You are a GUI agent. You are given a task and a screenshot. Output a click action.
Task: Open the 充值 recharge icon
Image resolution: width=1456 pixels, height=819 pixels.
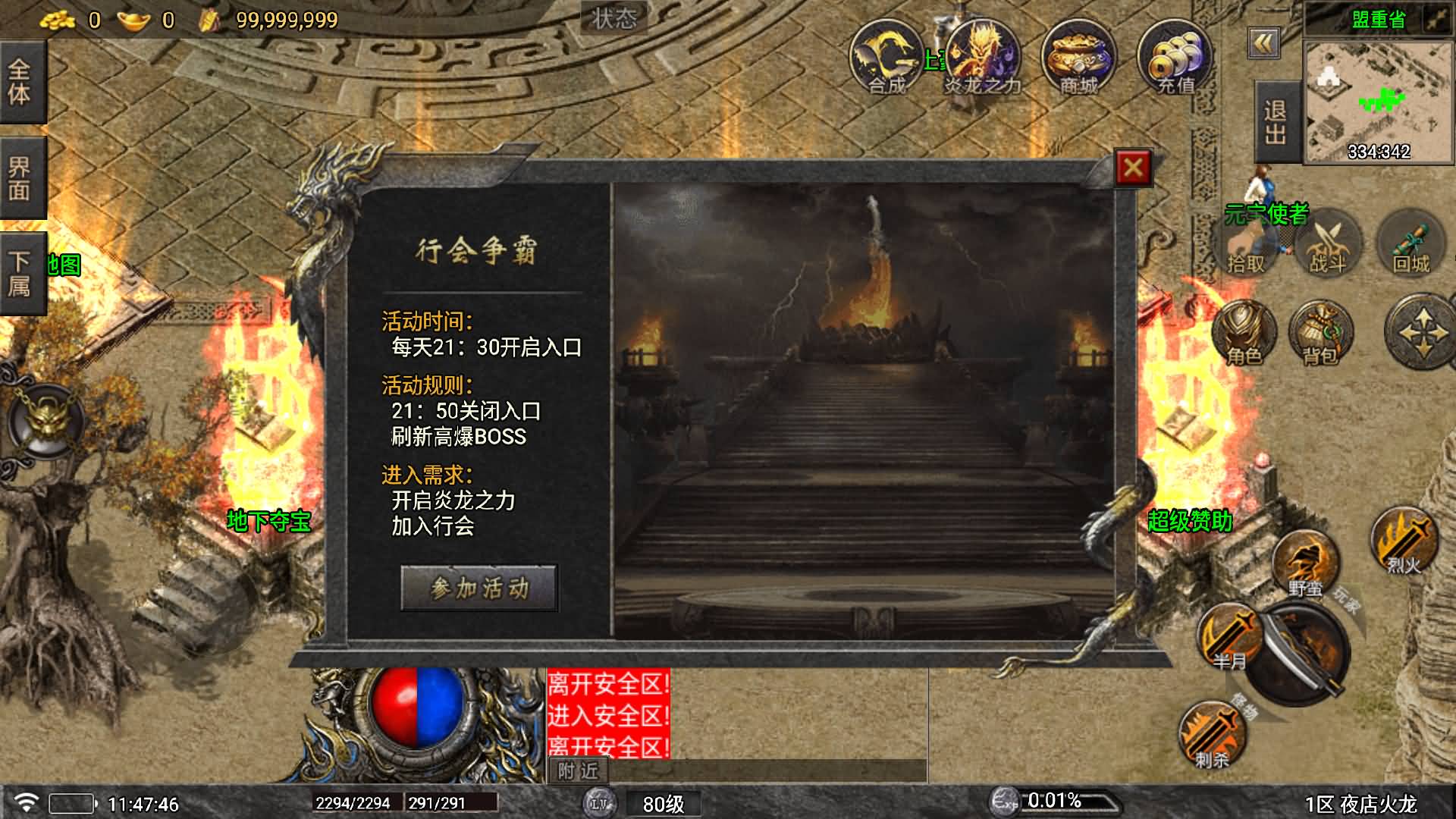tap(1175, 58)
